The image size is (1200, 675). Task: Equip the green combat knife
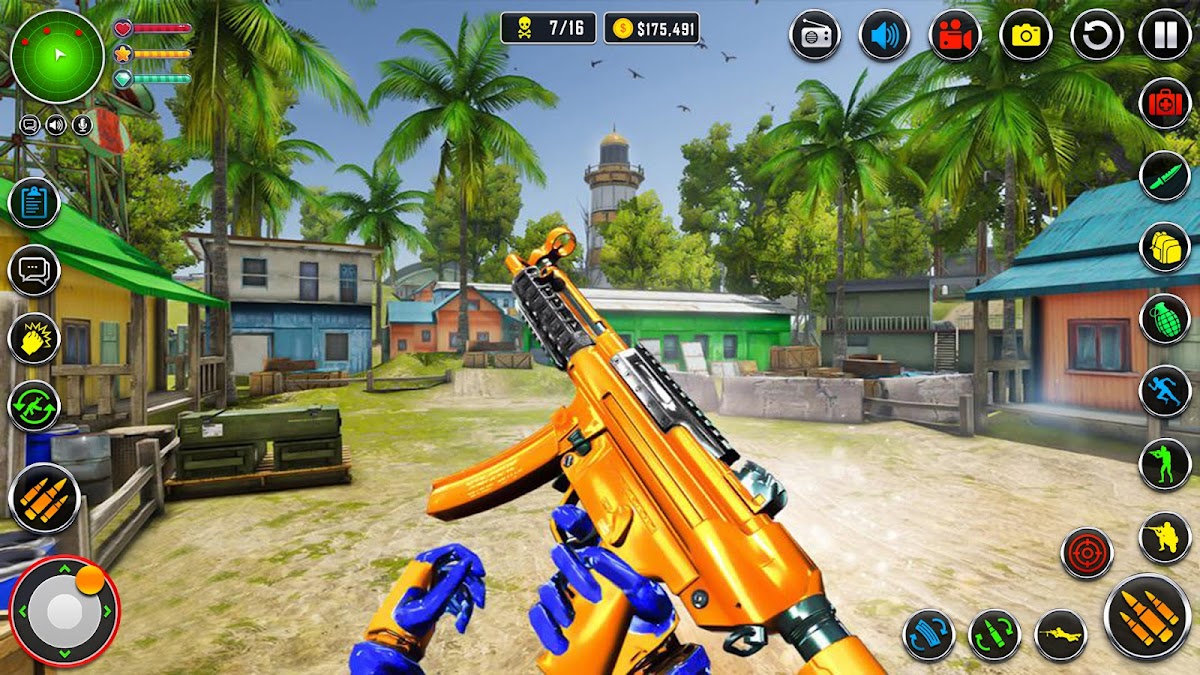(1165, 176)
